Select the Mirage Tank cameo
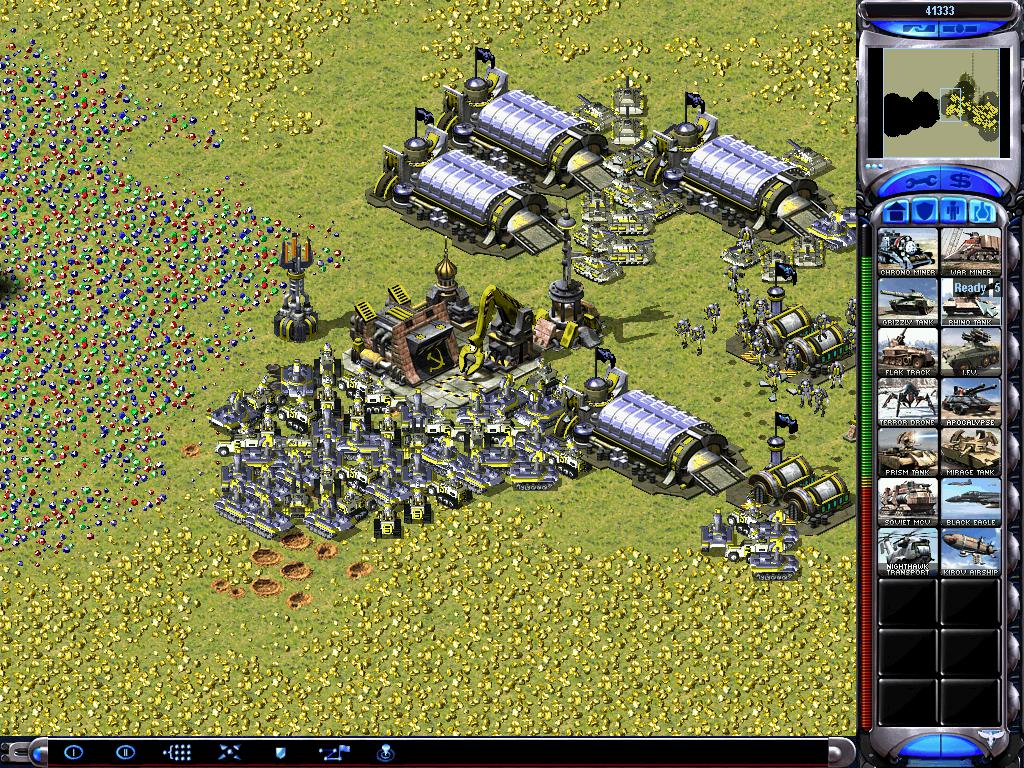 pyautogui.click(x=970, y=451)
